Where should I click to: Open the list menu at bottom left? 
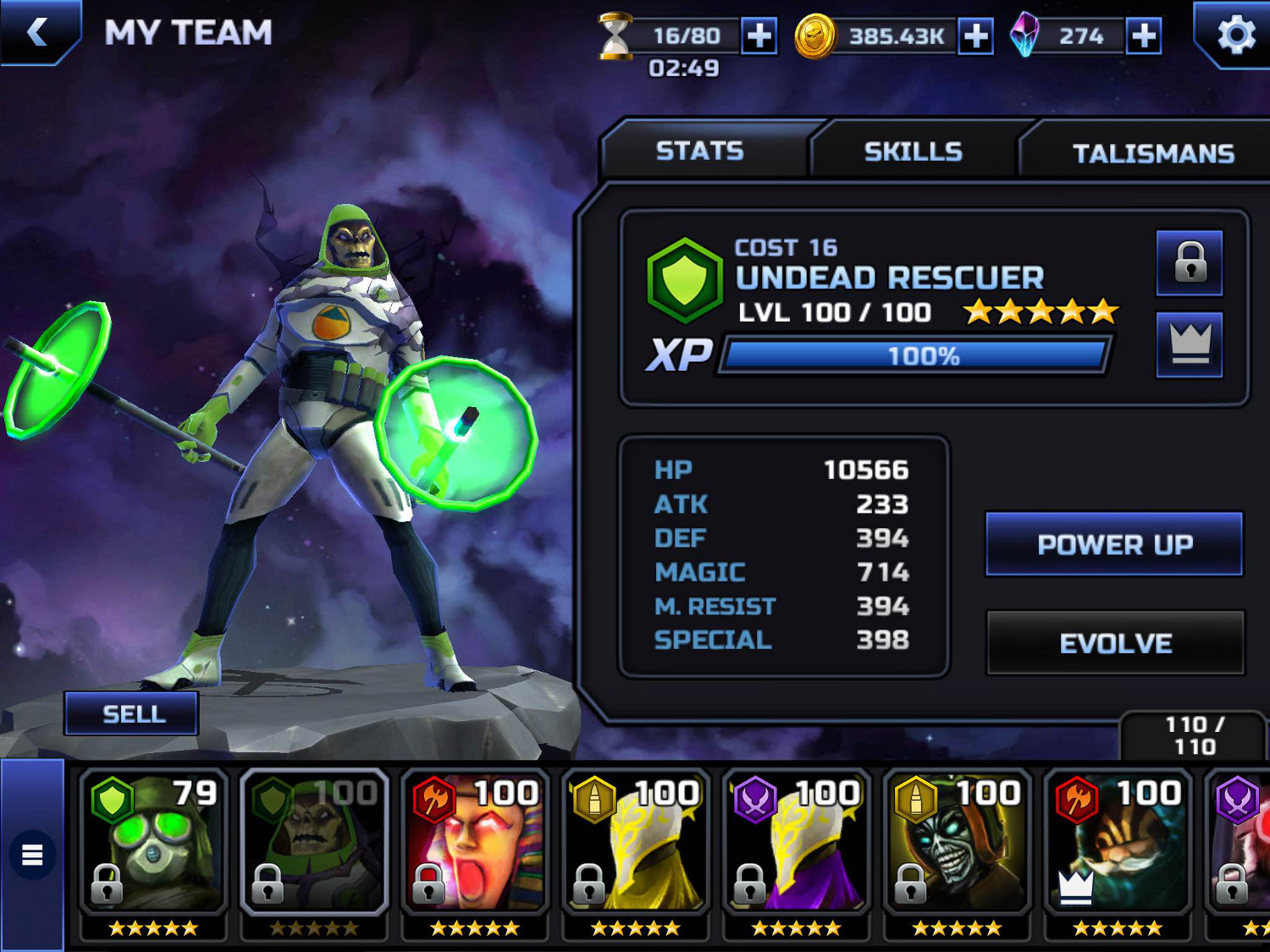32,855
